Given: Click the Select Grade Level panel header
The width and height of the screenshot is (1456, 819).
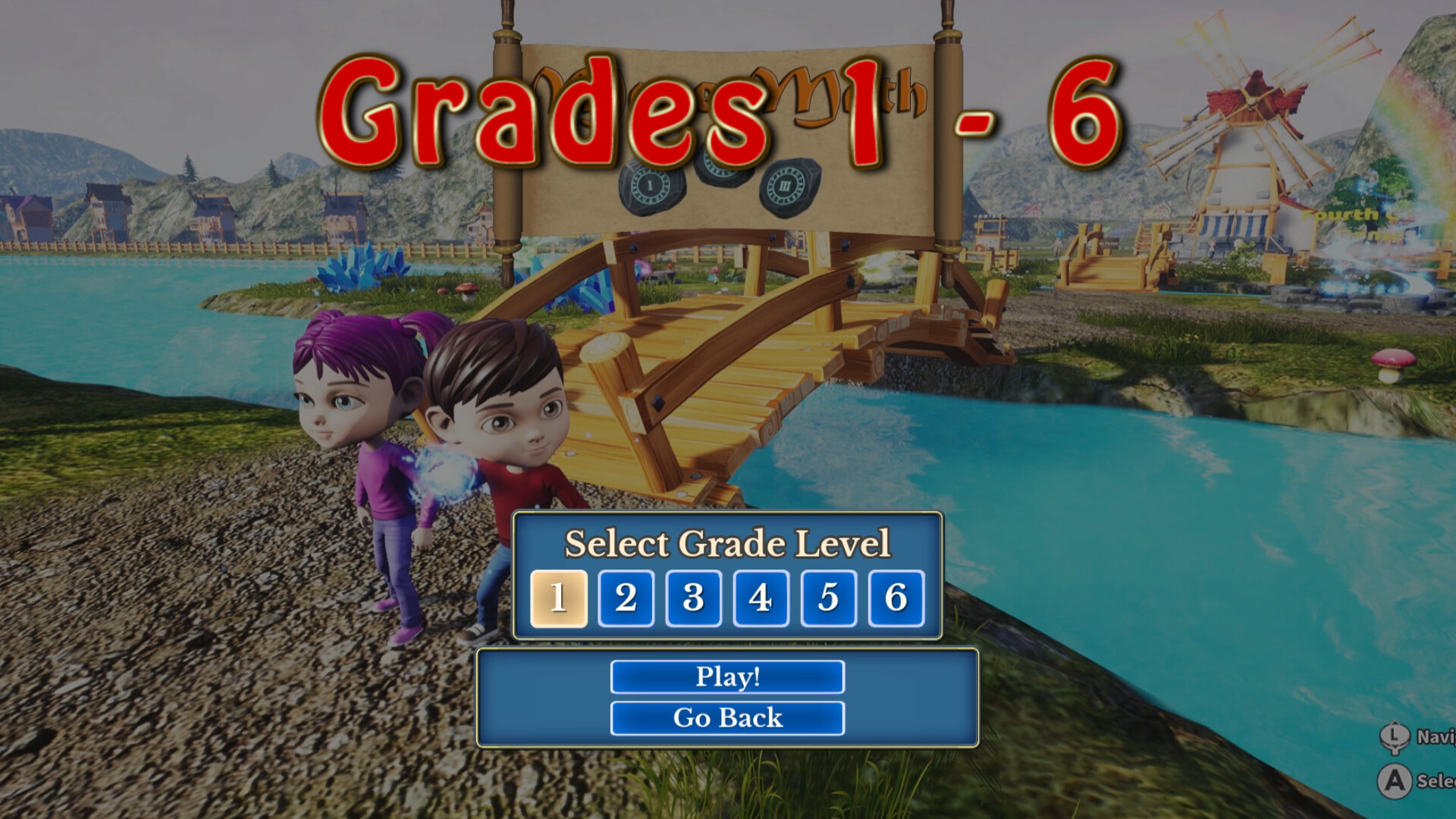Looking at the screenshot, I should click(726, 543).
